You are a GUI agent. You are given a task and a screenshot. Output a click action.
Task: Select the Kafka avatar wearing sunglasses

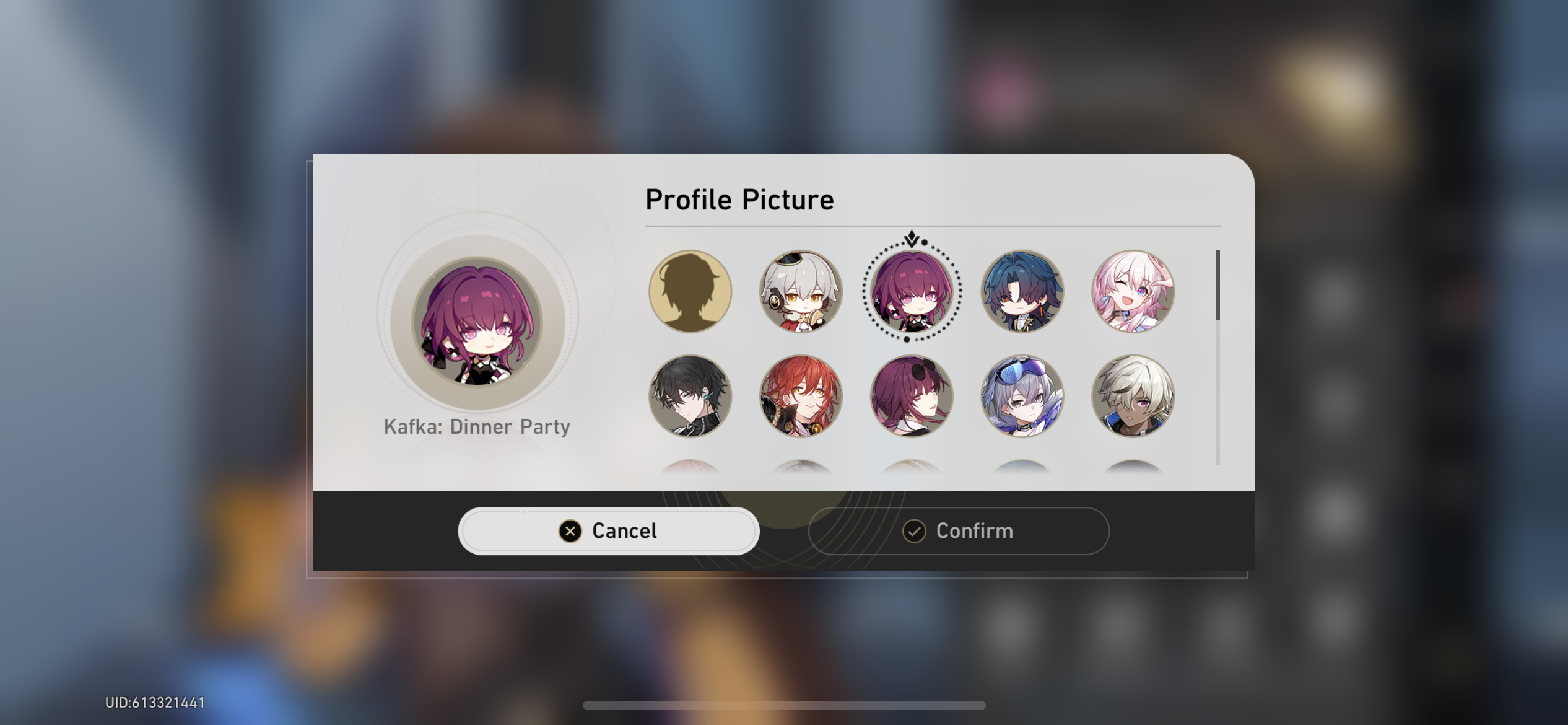[x=910, y=398]
